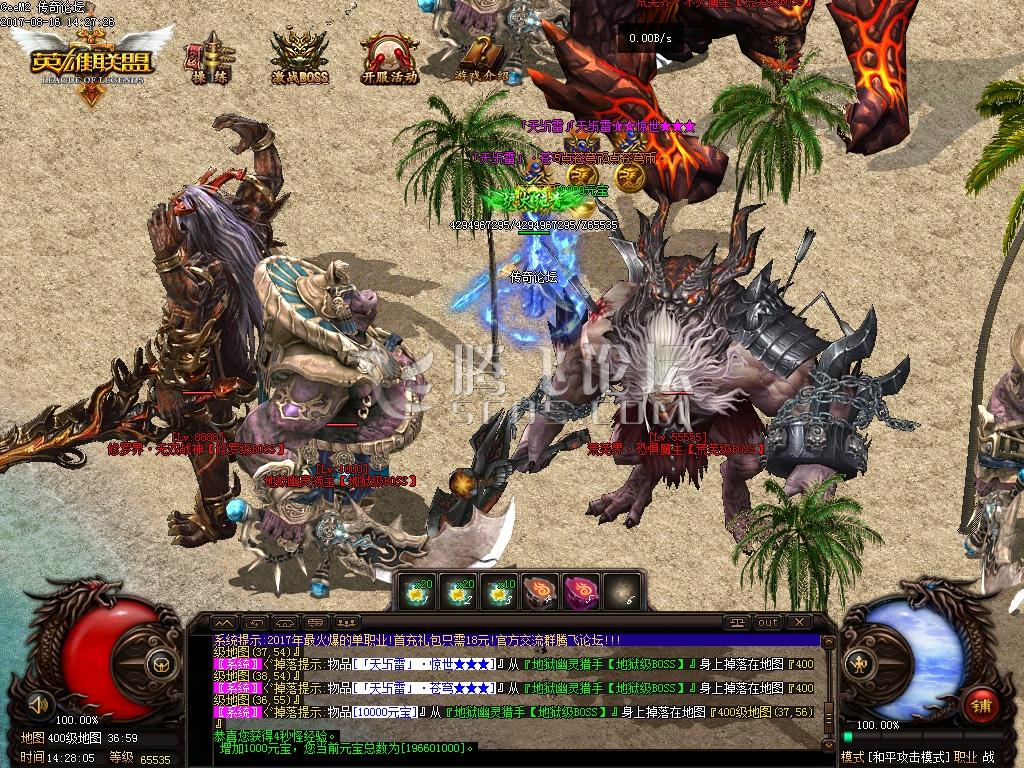Click the first chat channel button above chat

[x=223, y=622]
